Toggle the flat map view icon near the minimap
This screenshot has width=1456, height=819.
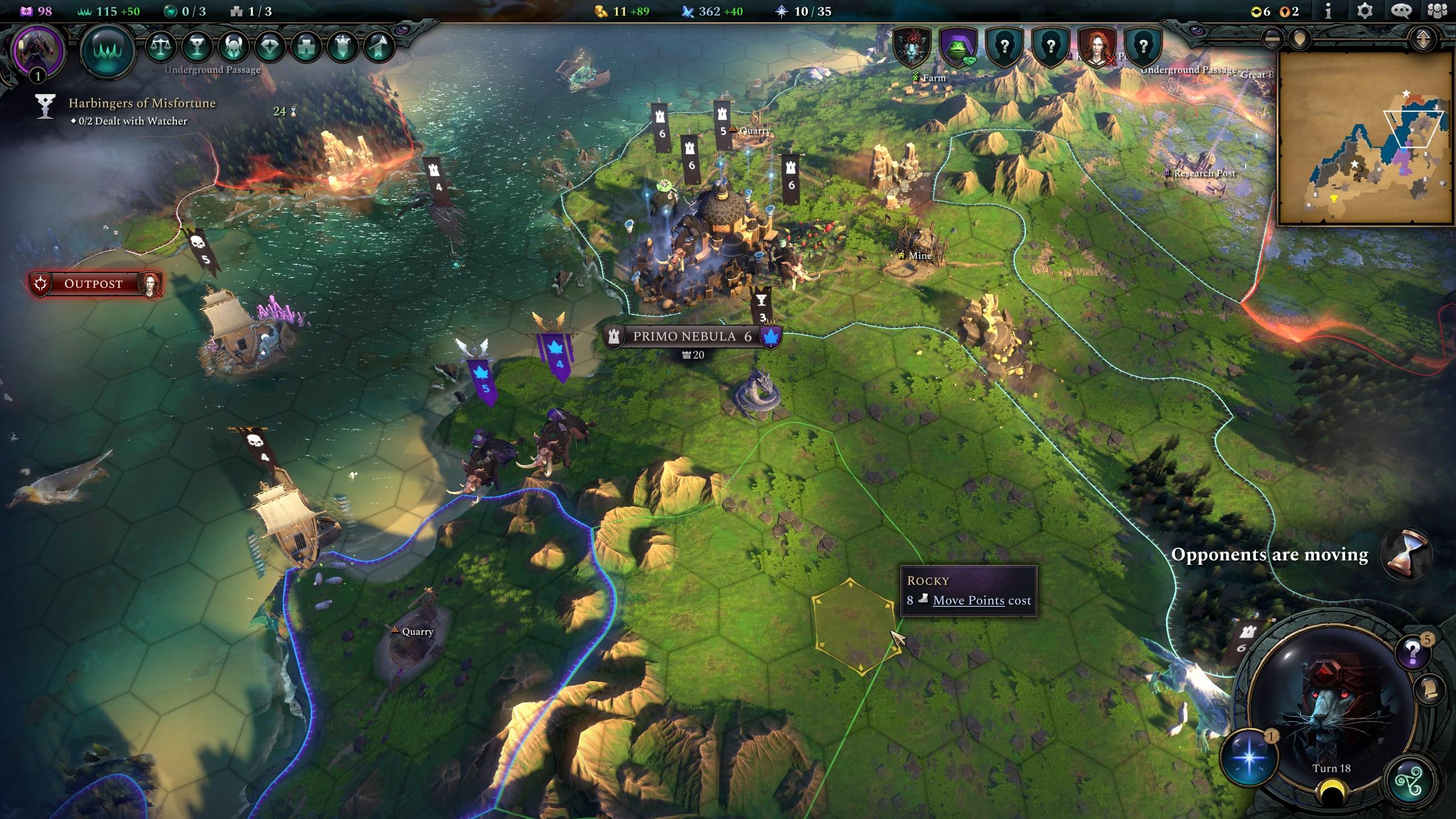(1272, 40)
